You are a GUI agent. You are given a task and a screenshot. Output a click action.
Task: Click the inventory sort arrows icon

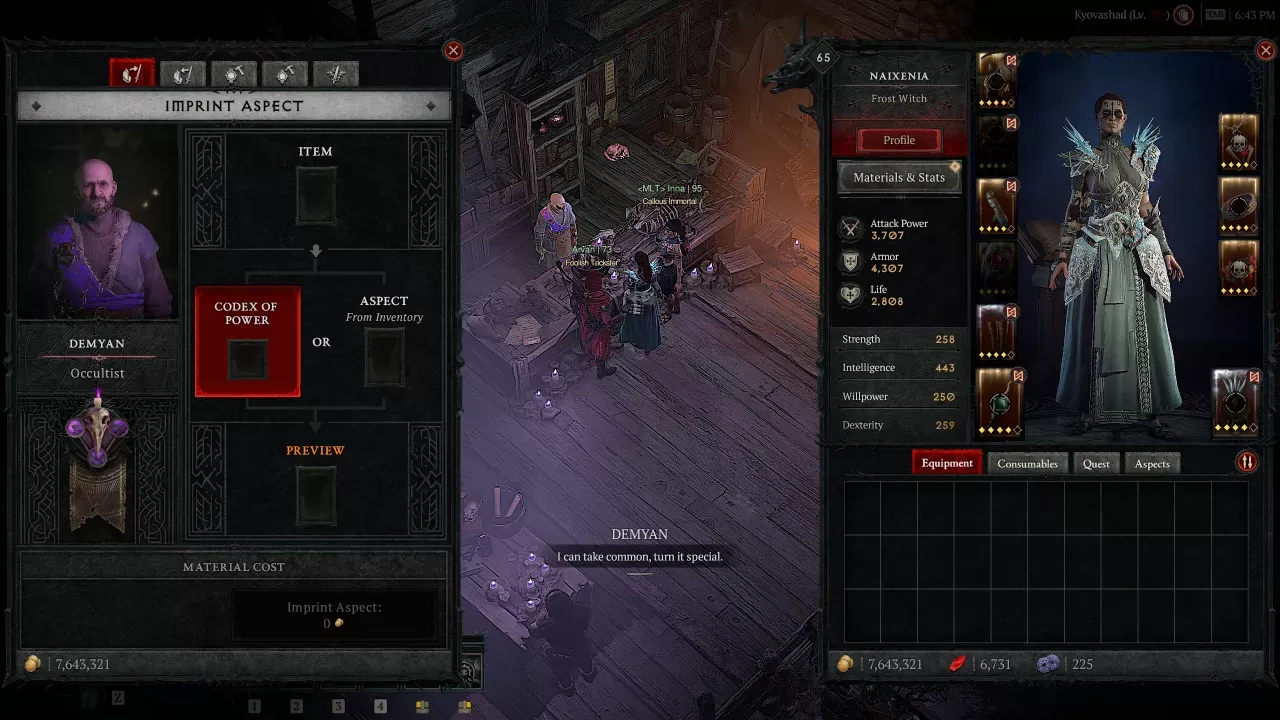[1247, 462]
